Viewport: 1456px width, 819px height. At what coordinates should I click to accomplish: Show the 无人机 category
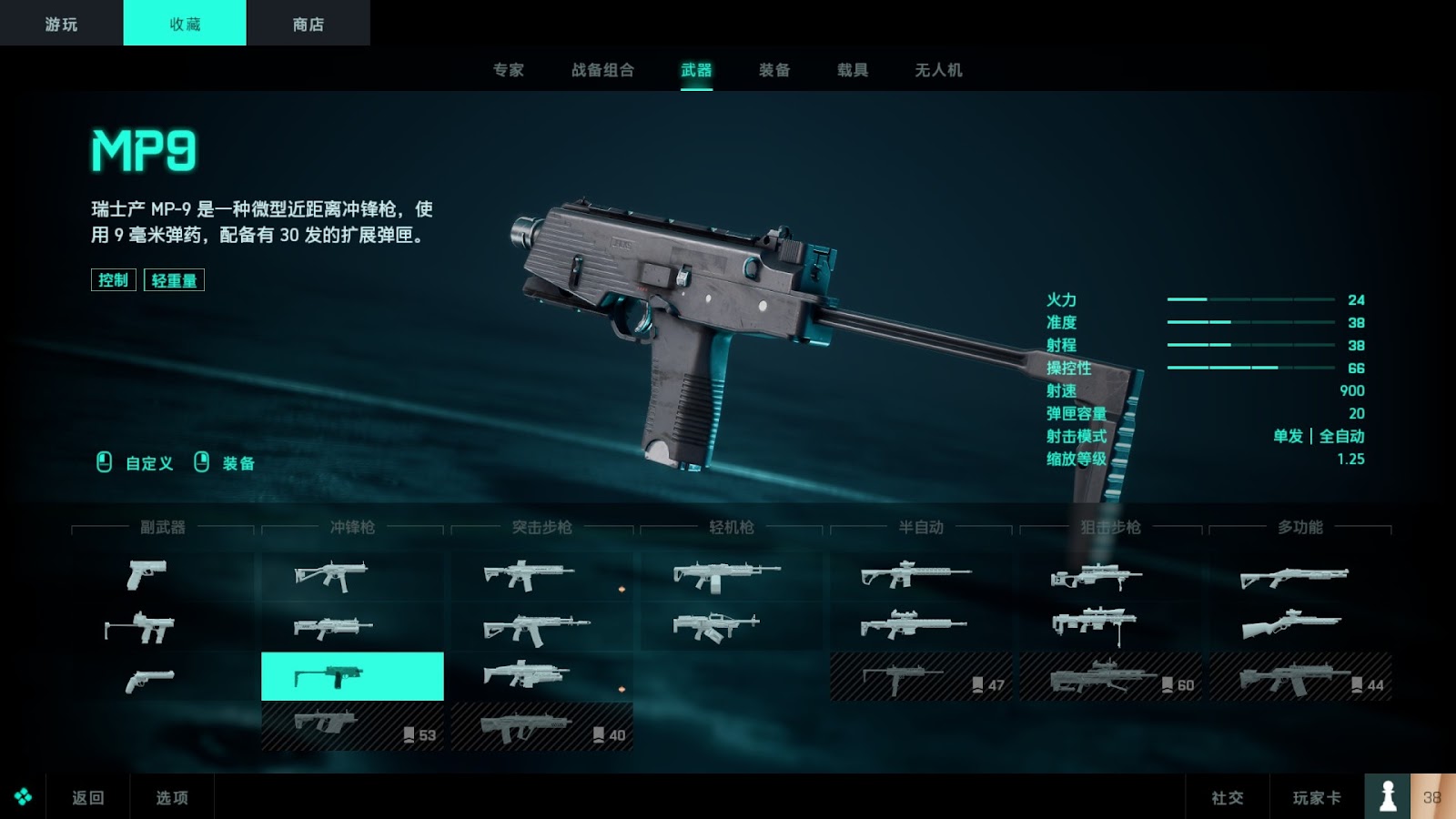click(938, 70)
